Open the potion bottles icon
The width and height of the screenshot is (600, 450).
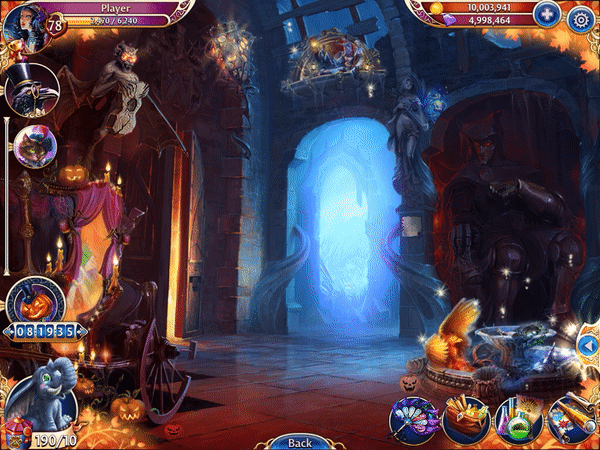(518, 420)
